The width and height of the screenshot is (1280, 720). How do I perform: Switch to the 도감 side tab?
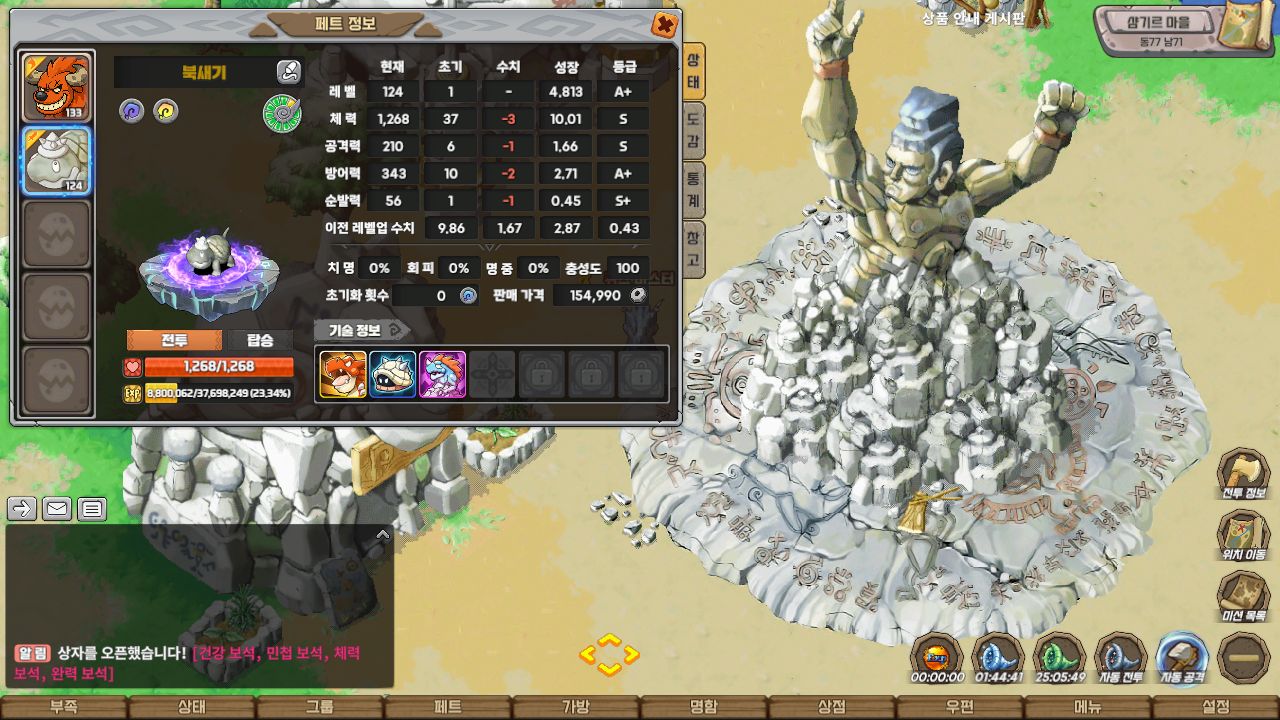point(692,131)
